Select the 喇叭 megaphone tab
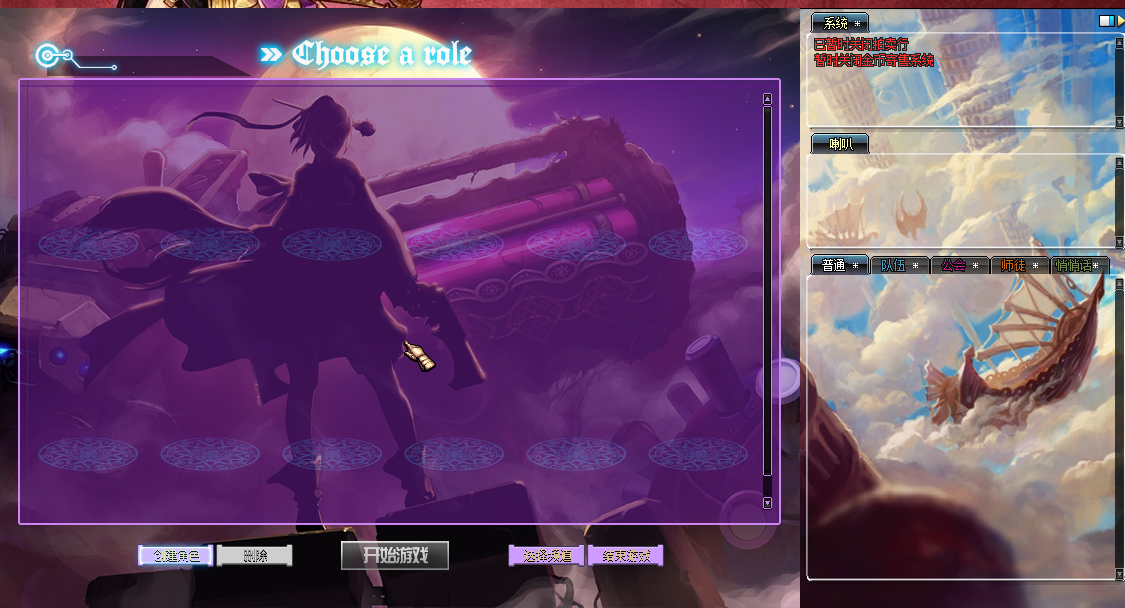The height and width of the screenshot is (608, 1125). point(840,144)
